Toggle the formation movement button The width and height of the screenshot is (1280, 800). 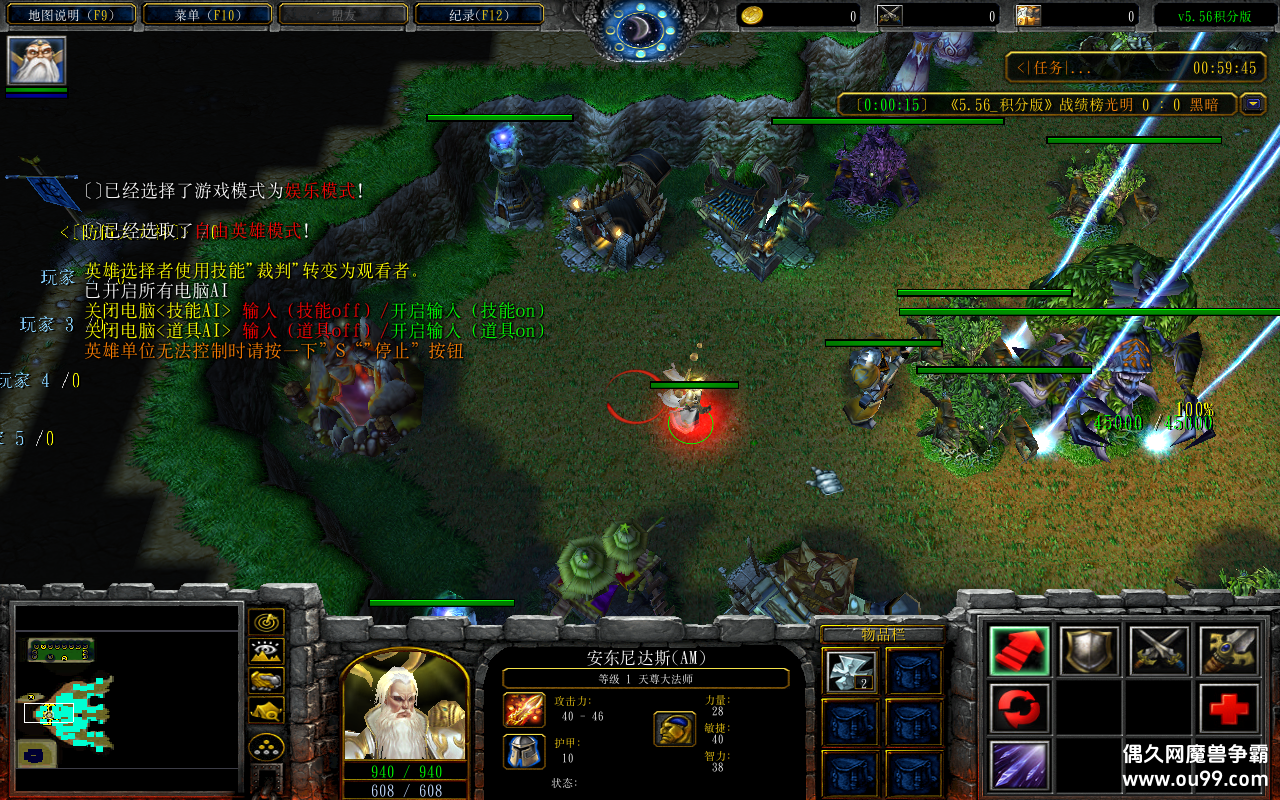266,746
